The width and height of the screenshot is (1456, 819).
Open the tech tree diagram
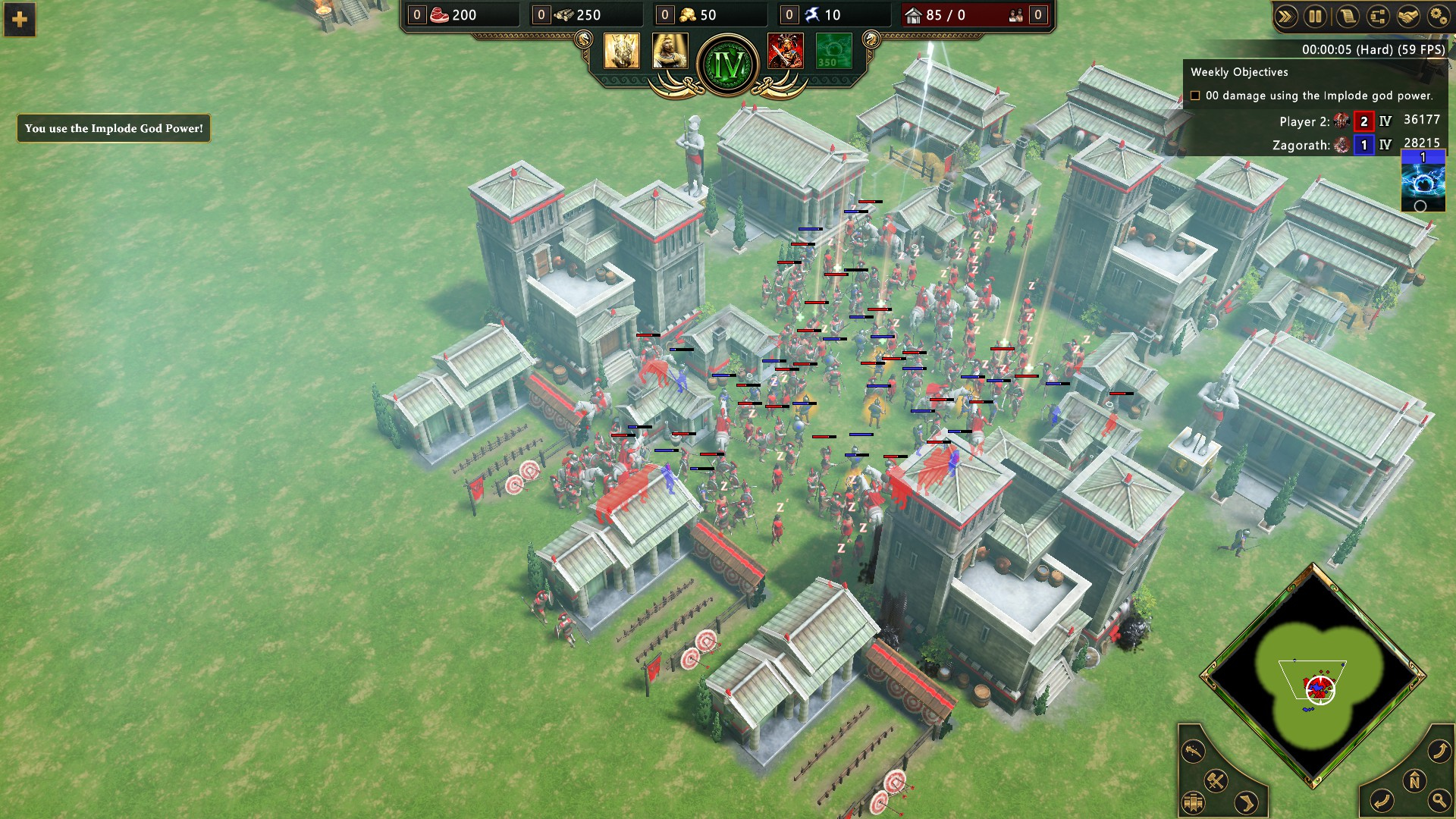pyautogui.click(x=1377, y=17)
